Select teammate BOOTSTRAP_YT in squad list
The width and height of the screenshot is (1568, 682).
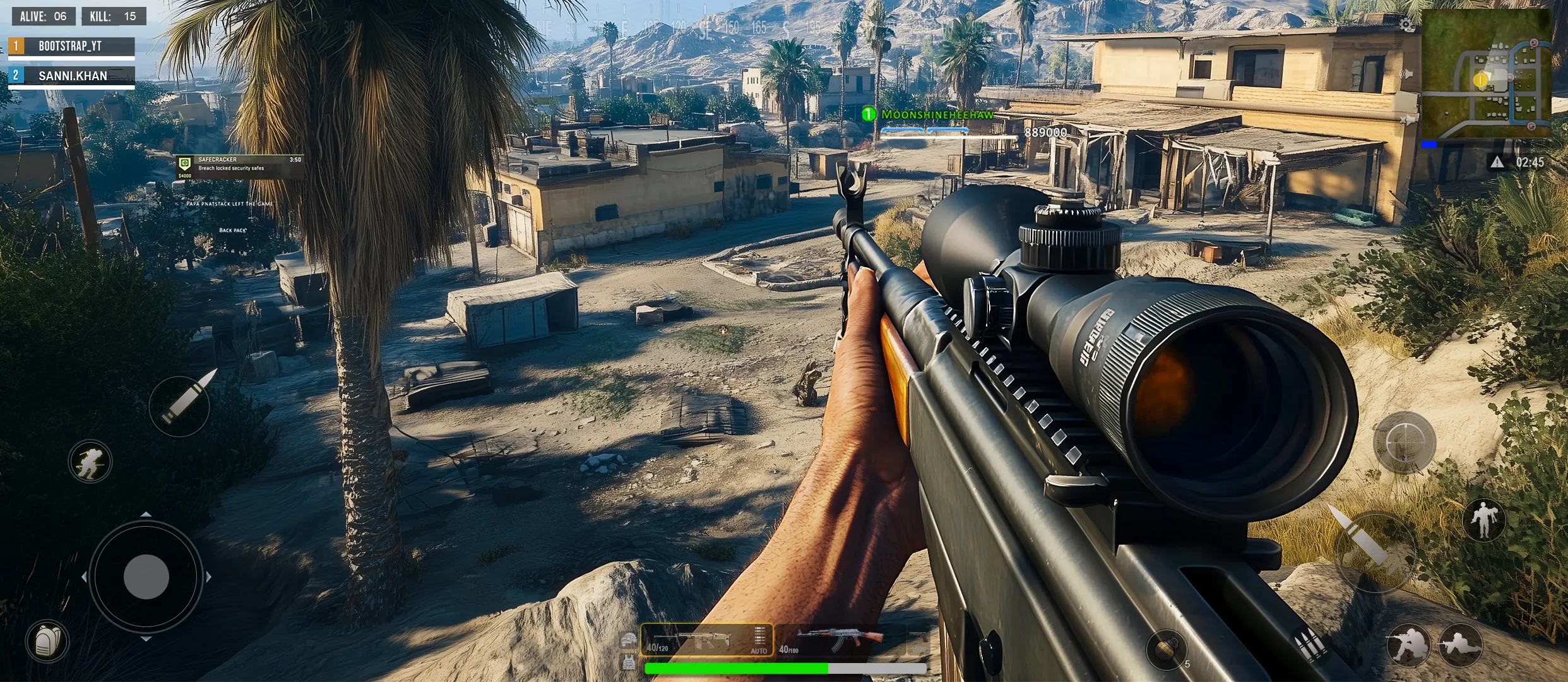pos(71,46)
